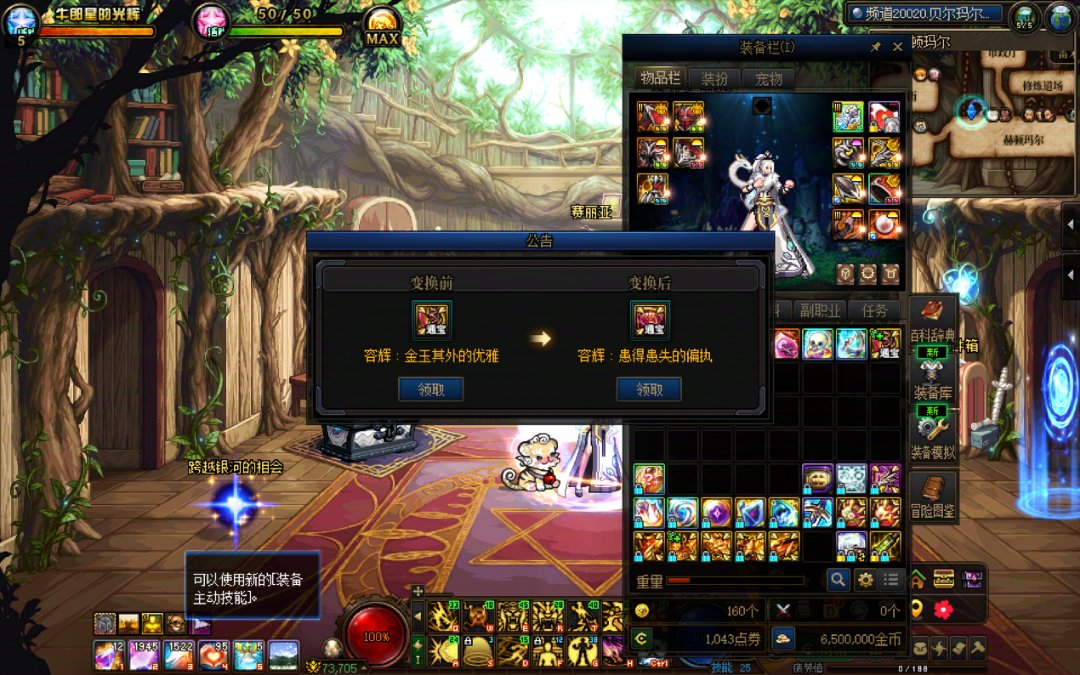Open the 冒险图鉴 adventure book

(933, 496)
